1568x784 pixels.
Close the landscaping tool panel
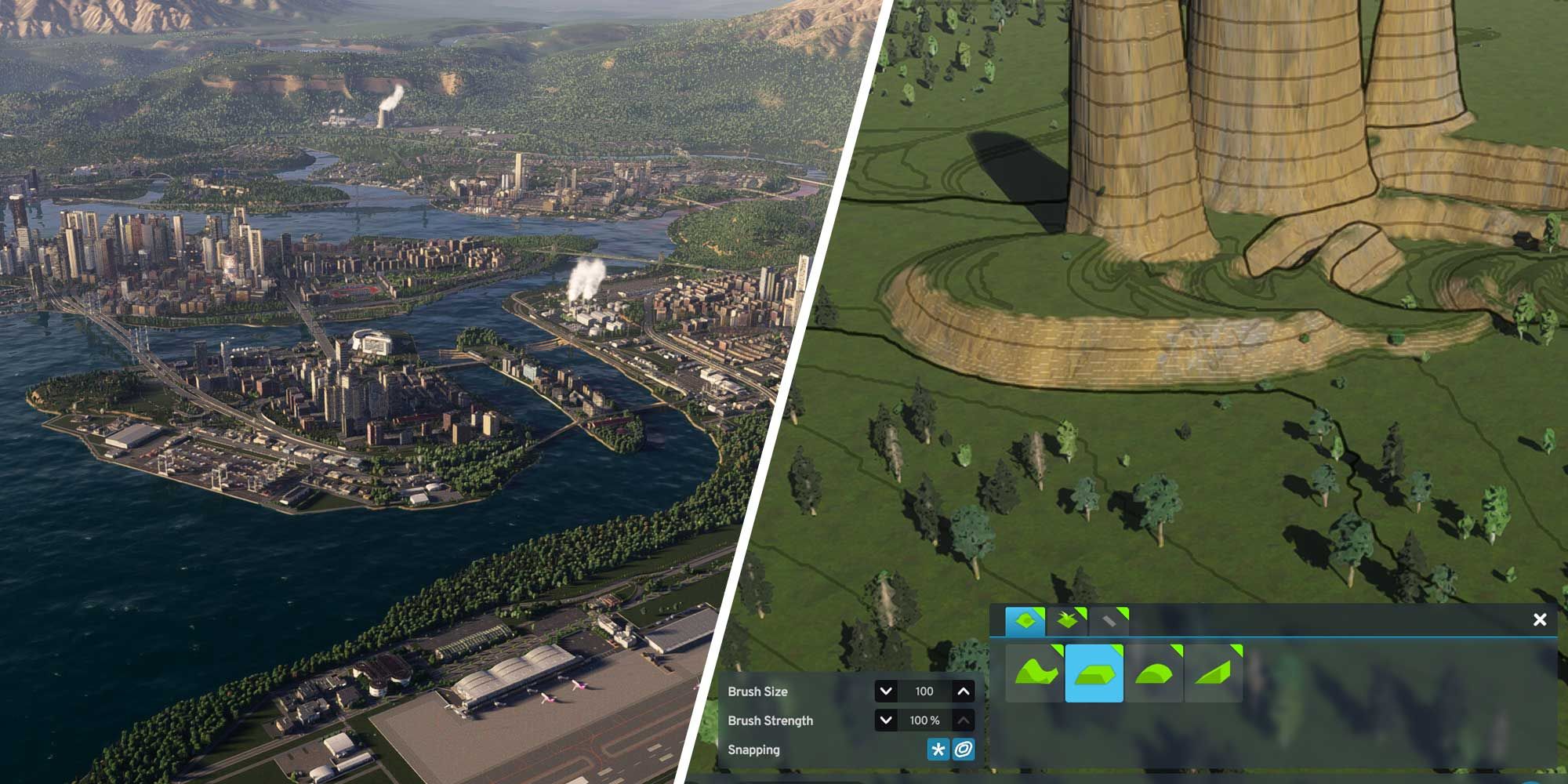click(x=1539, y=620)
